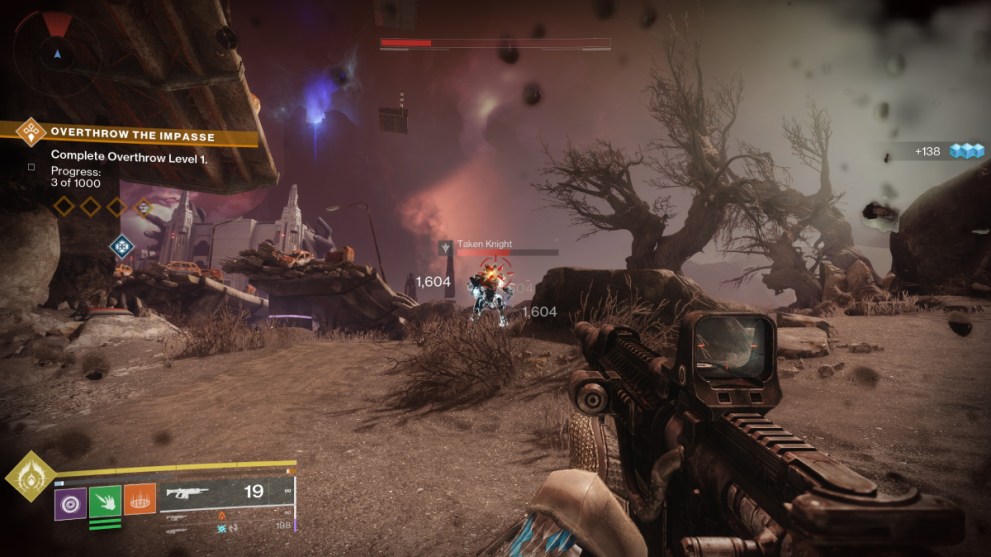
Task: Trigger the green melee ability icon
Action: 105,499
